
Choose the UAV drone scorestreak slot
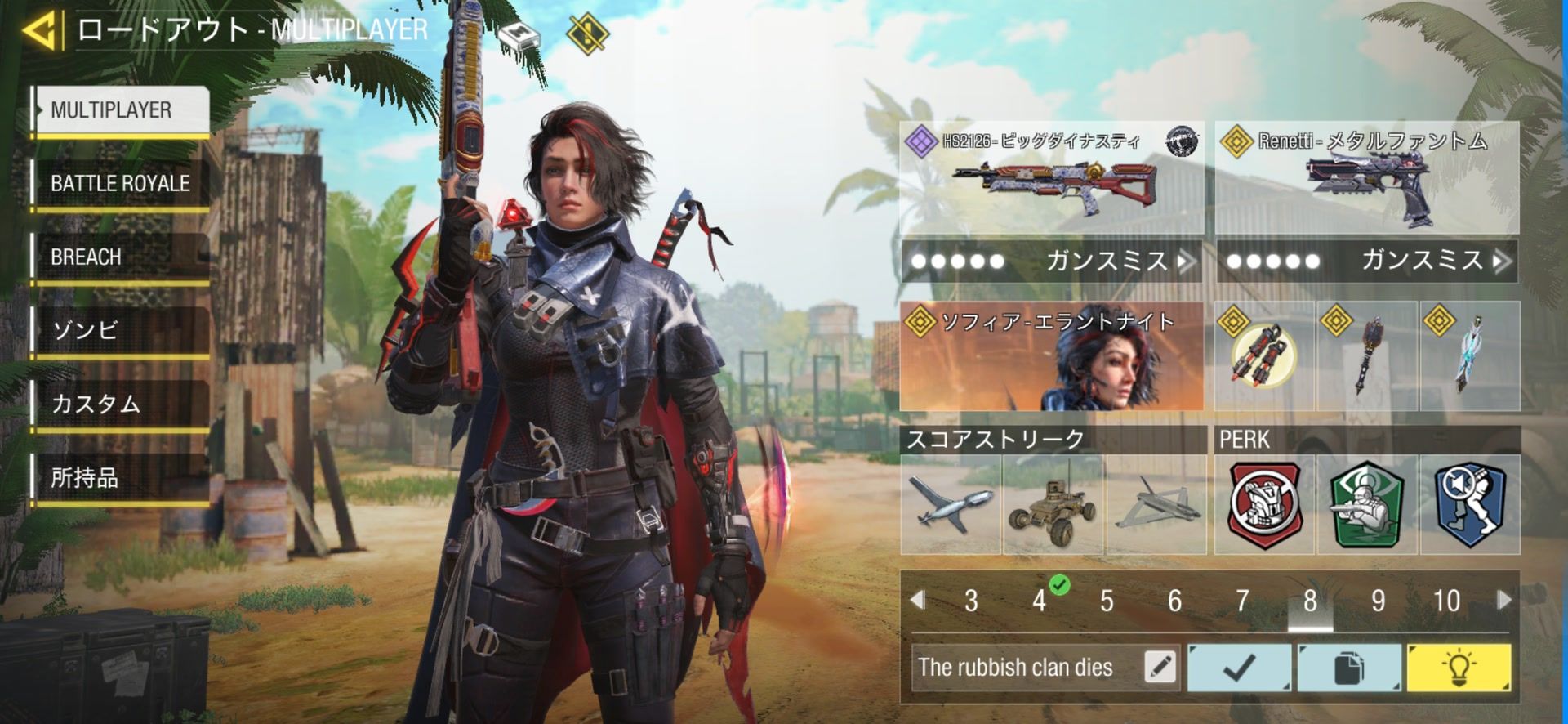pos(951,505)
